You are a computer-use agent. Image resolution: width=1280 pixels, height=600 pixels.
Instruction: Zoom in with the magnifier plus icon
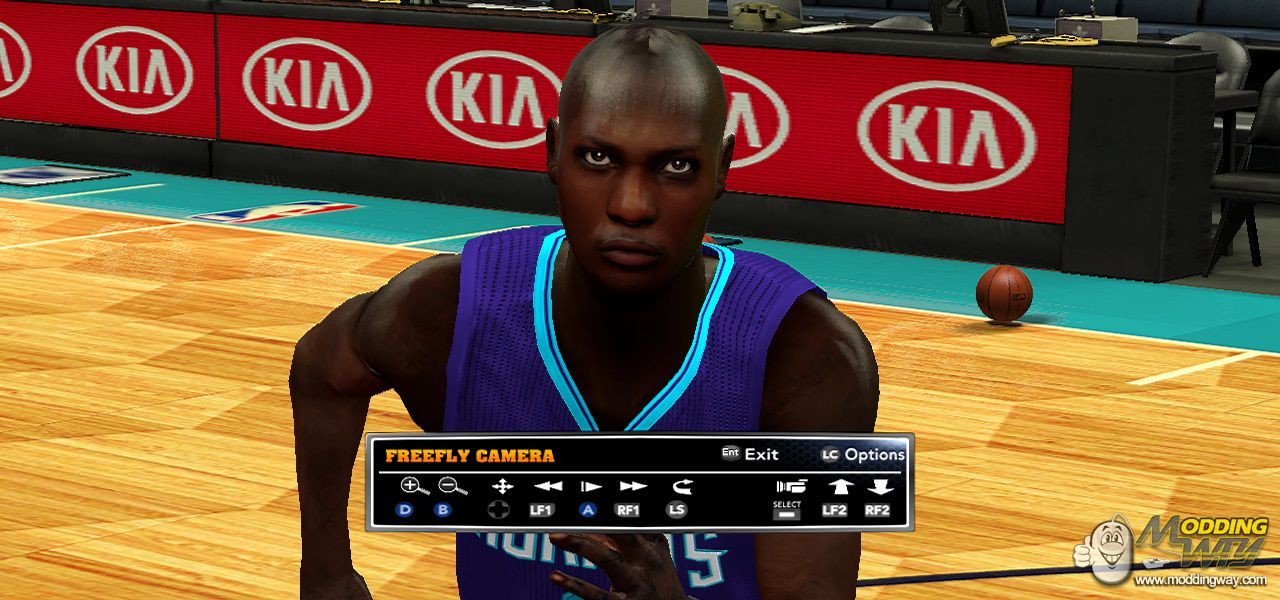pyautogui.click(x=411, y=487)
